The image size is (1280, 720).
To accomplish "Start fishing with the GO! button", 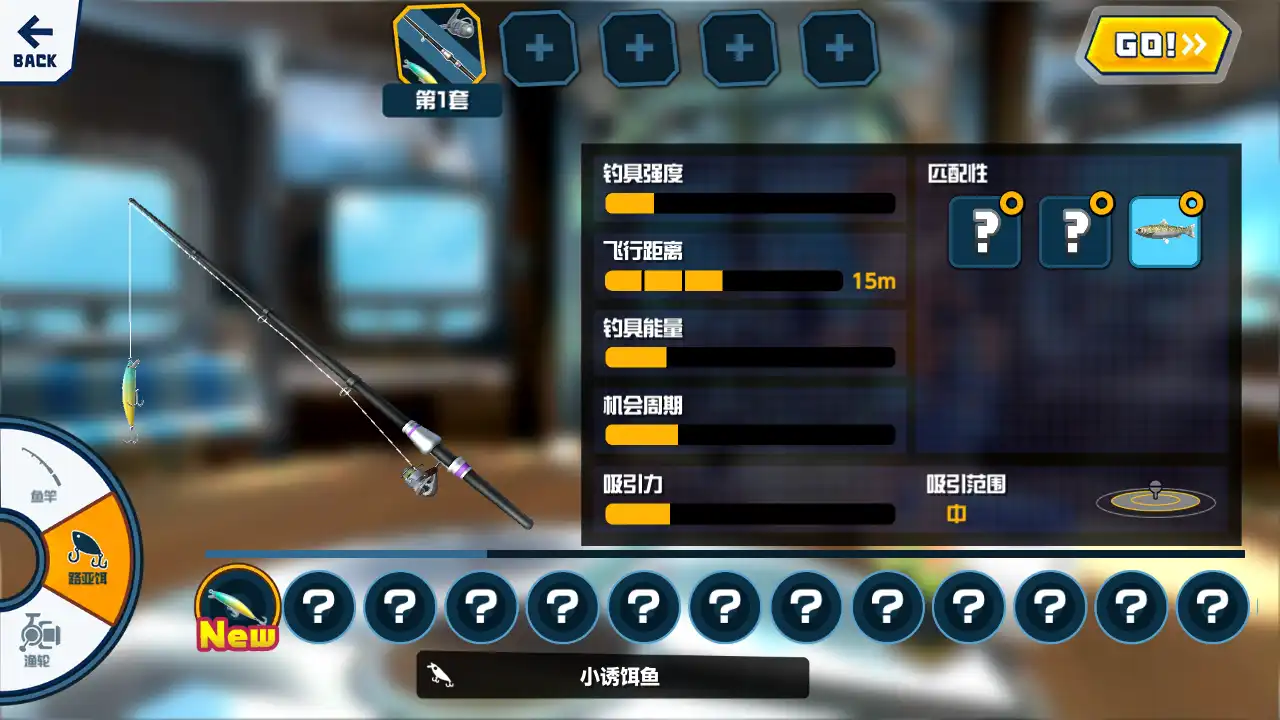I will point(1158,45).
